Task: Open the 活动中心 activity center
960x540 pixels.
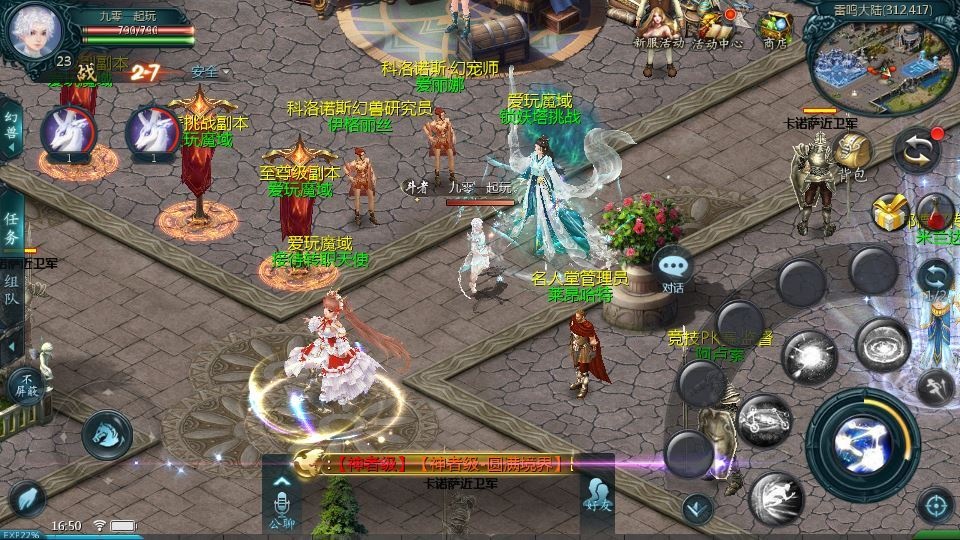Action: point(718,27)
